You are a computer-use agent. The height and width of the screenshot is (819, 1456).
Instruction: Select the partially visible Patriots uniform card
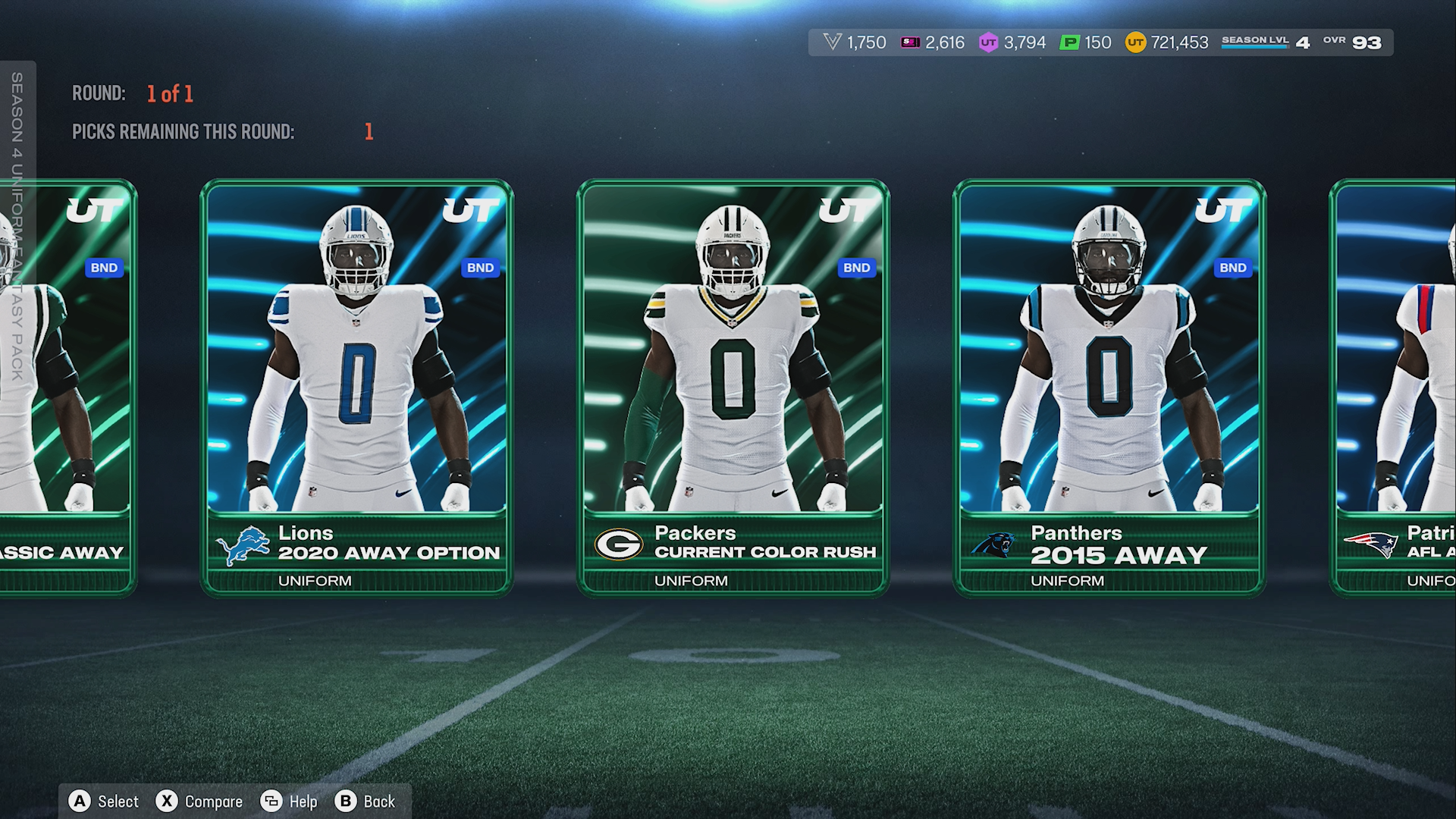[x=1395, y=387]
